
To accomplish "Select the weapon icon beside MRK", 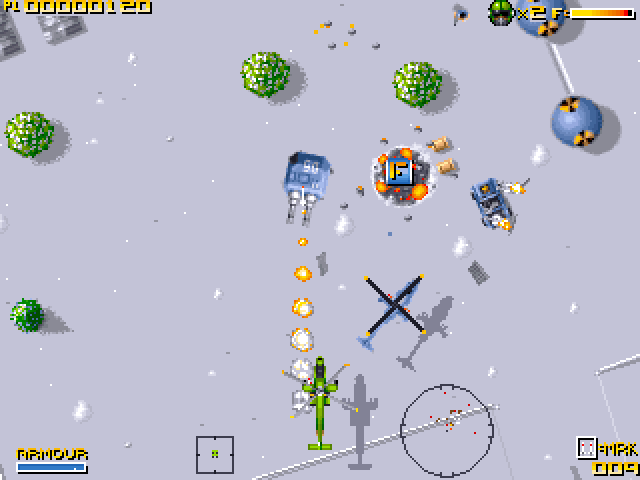I will click(x=588, y=449).
